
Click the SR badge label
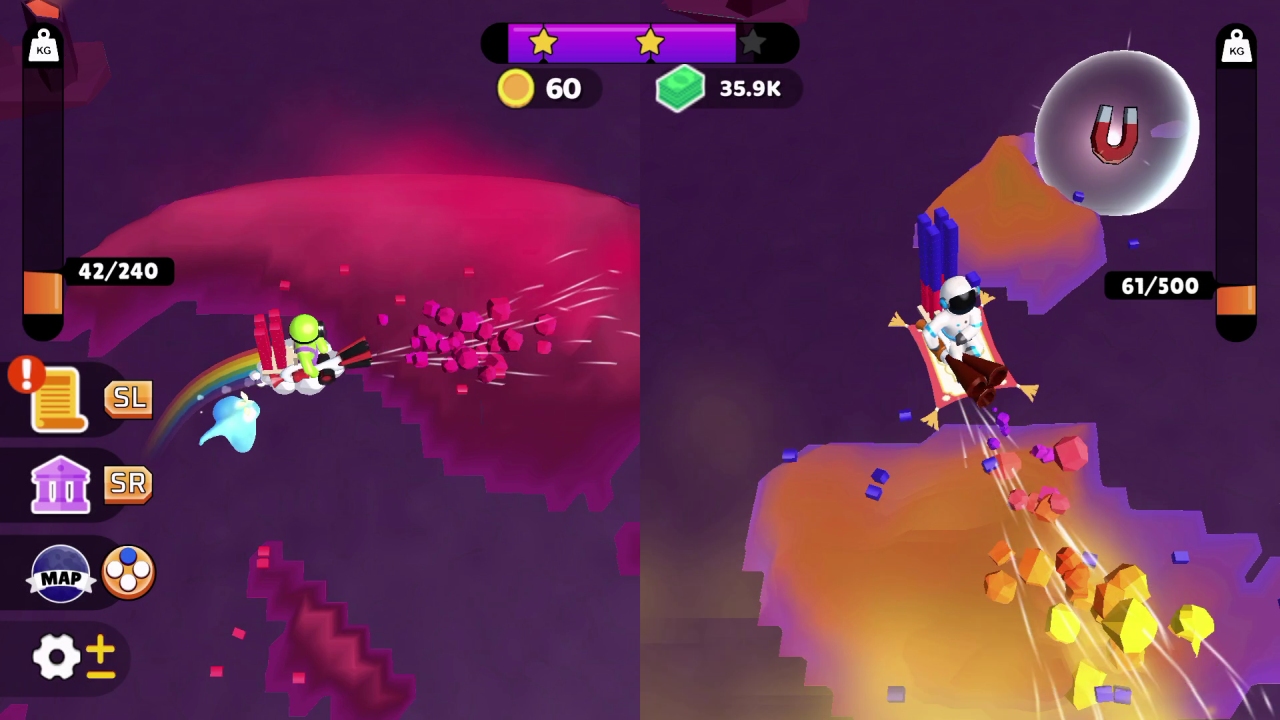[128, 483]
